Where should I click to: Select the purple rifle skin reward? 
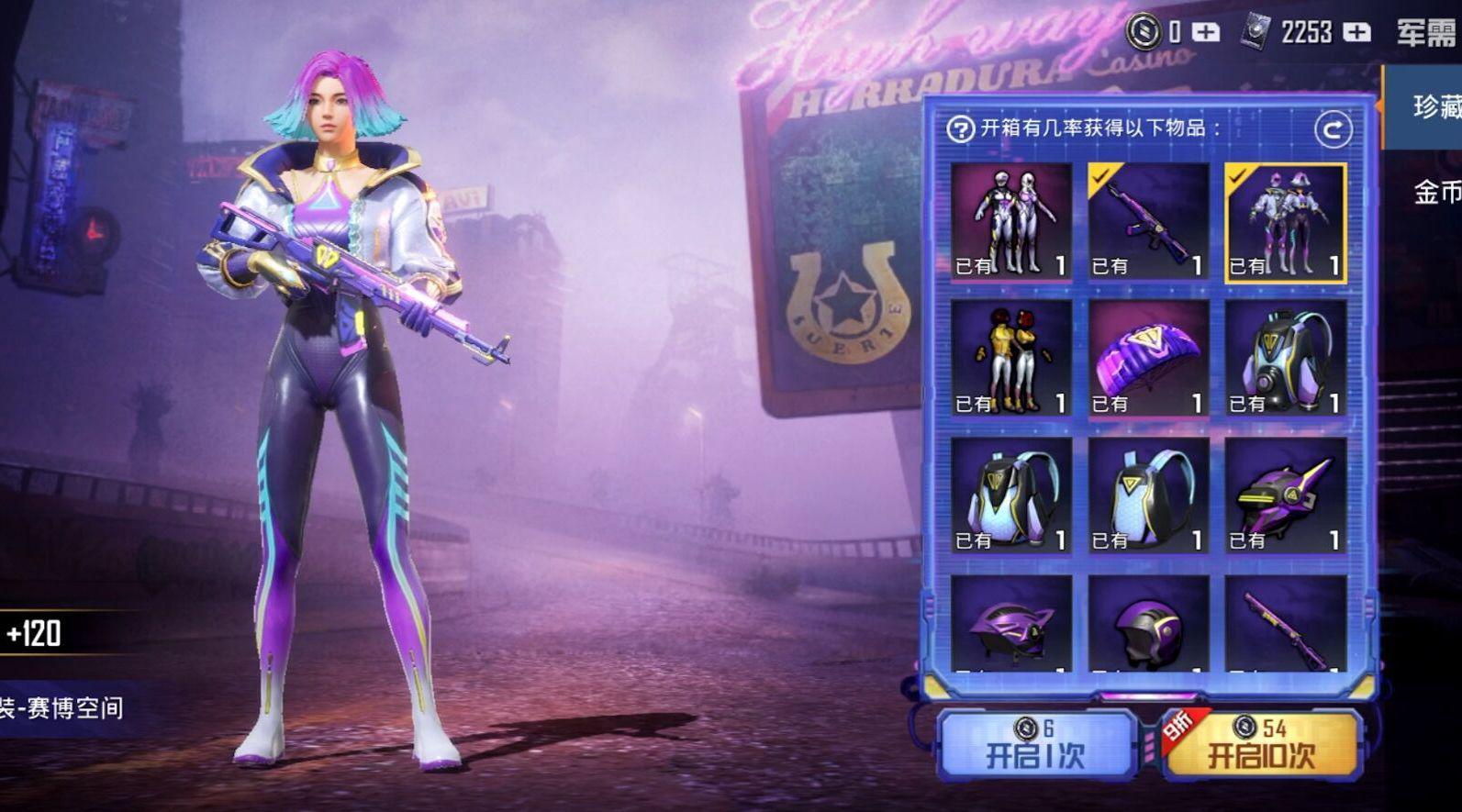coord(1148,221)
